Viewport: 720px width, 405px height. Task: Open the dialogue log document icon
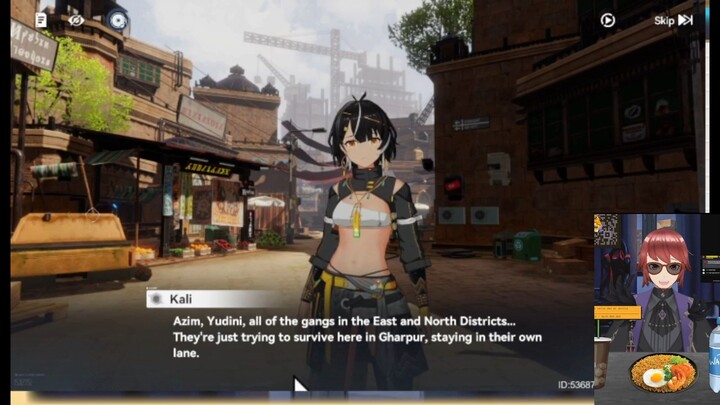41,19
